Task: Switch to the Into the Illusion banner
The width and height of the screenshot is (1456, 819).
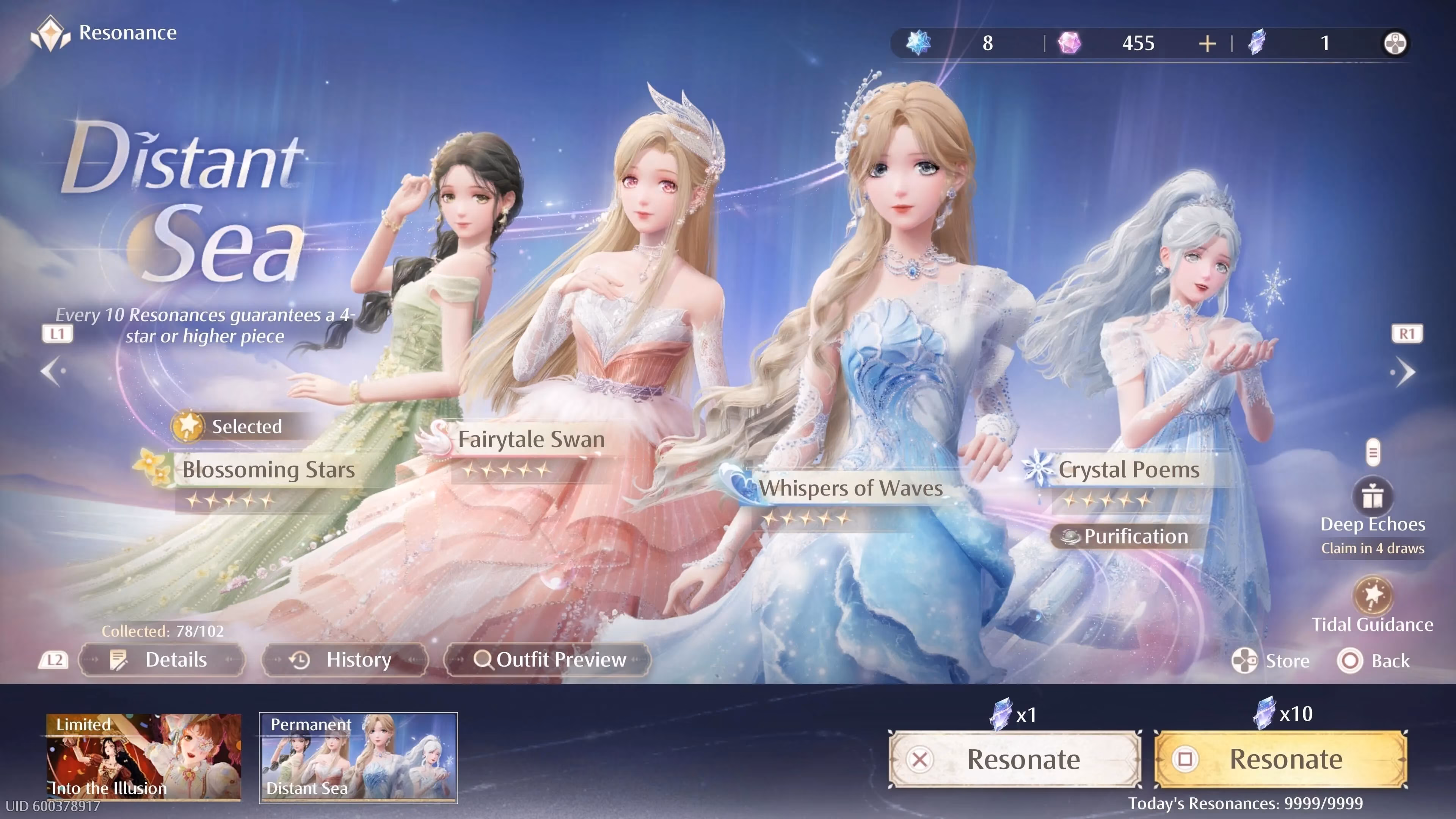Action: pyautogui.click(x=144, y=758)
